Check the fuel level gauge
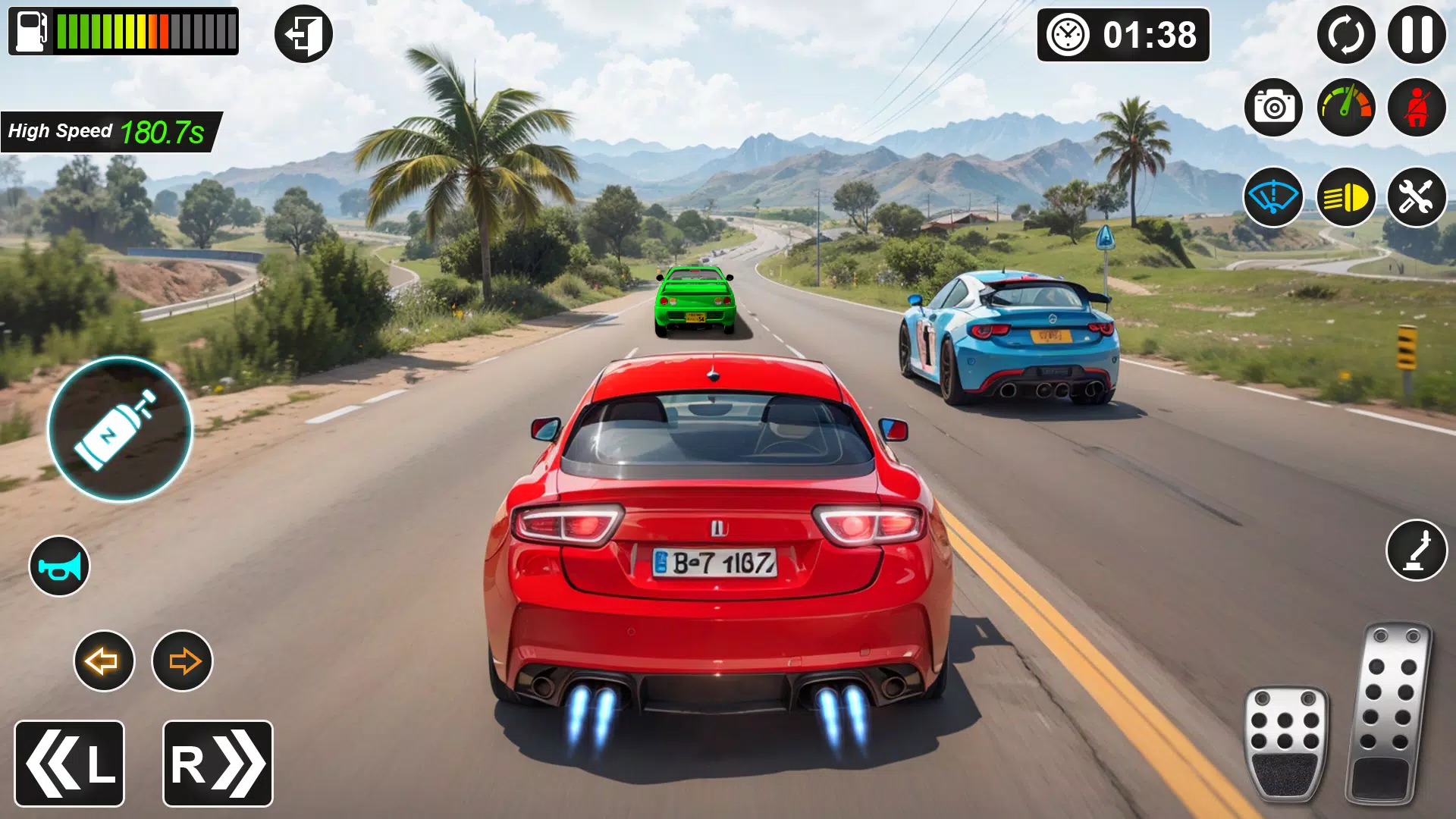1456x819 pixels. coord(121,30)
